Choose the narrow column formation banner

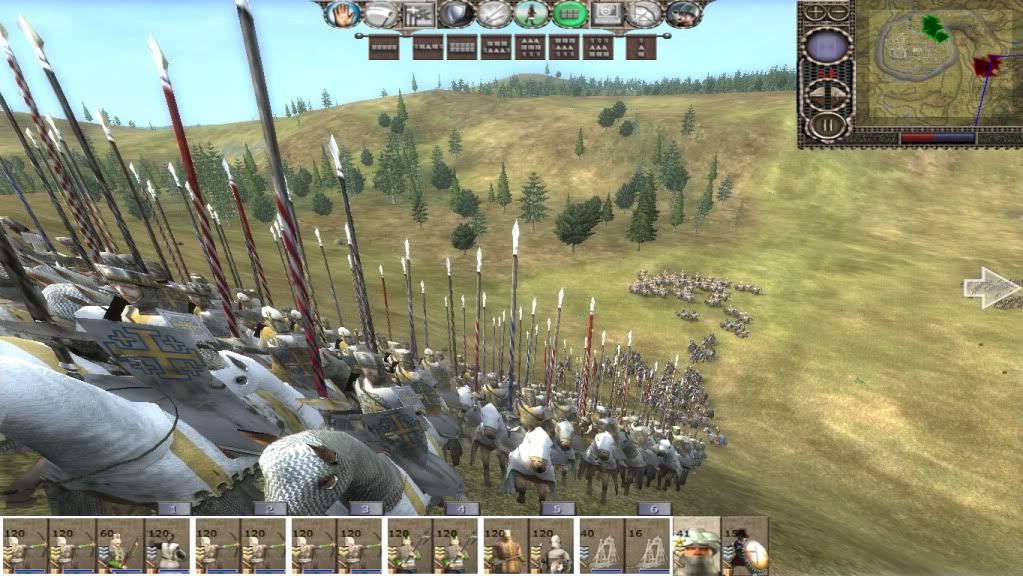pos(641,47)
